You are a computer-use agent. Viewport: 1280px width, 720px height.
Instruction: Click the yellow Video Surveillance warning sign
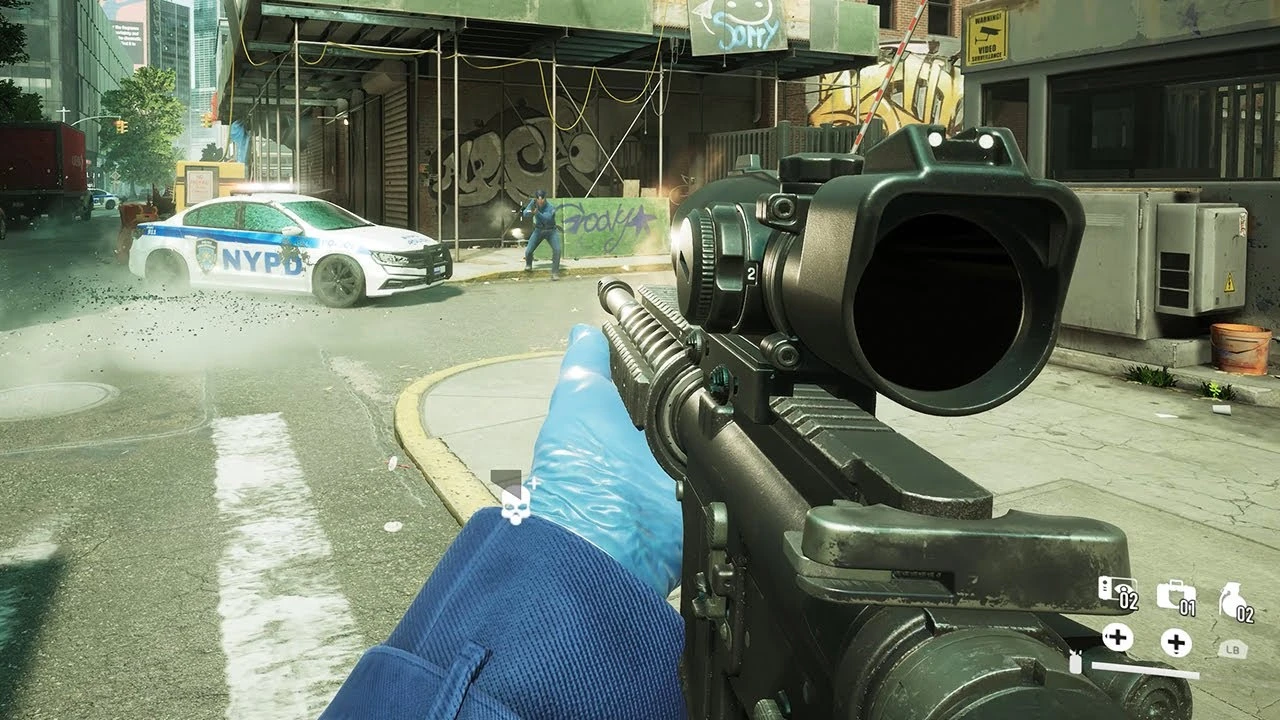pos(988,32)
